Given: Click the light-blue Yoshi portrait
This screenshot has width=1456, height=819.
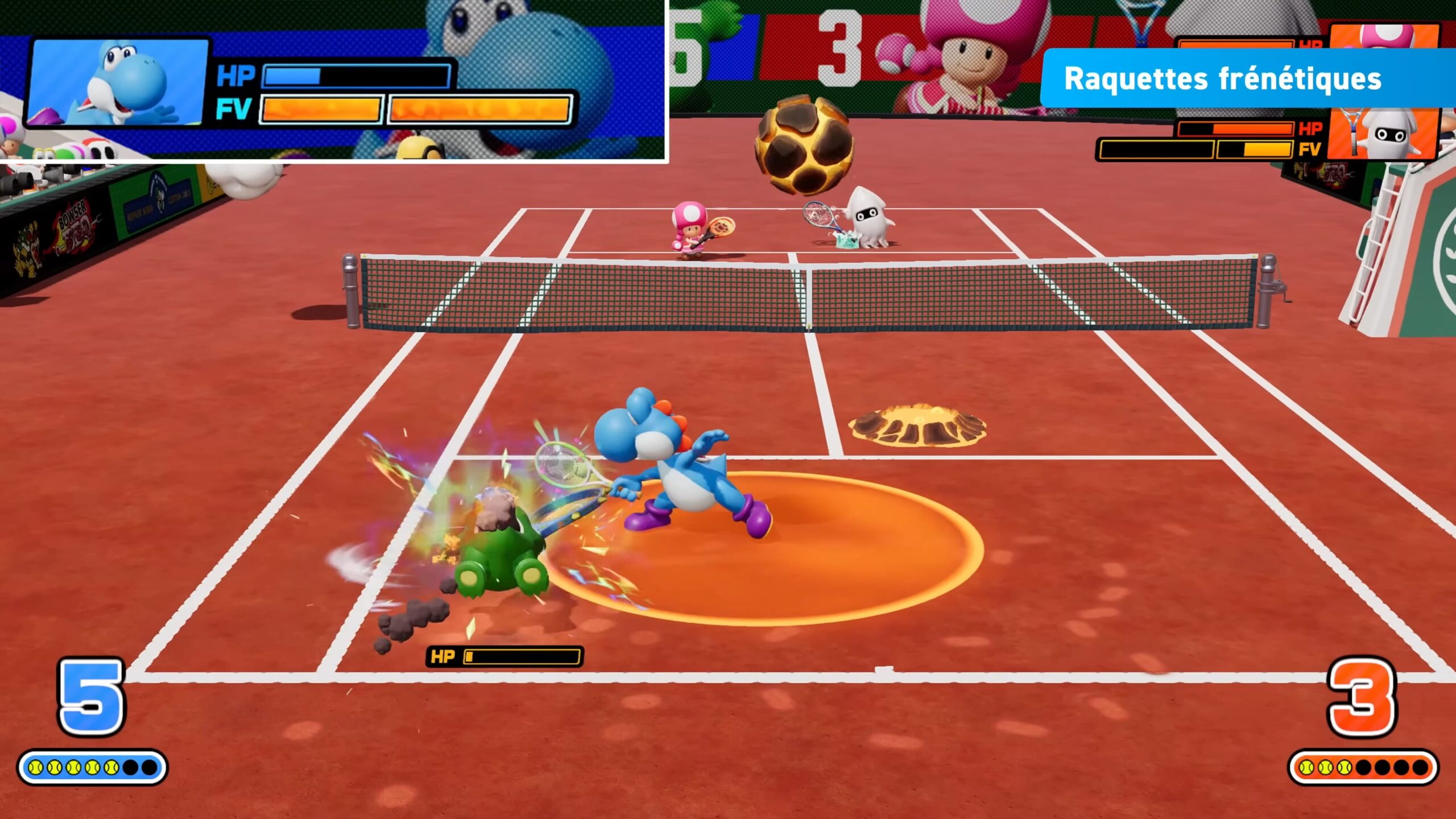Looking at the screenshot, I should 118,81.
